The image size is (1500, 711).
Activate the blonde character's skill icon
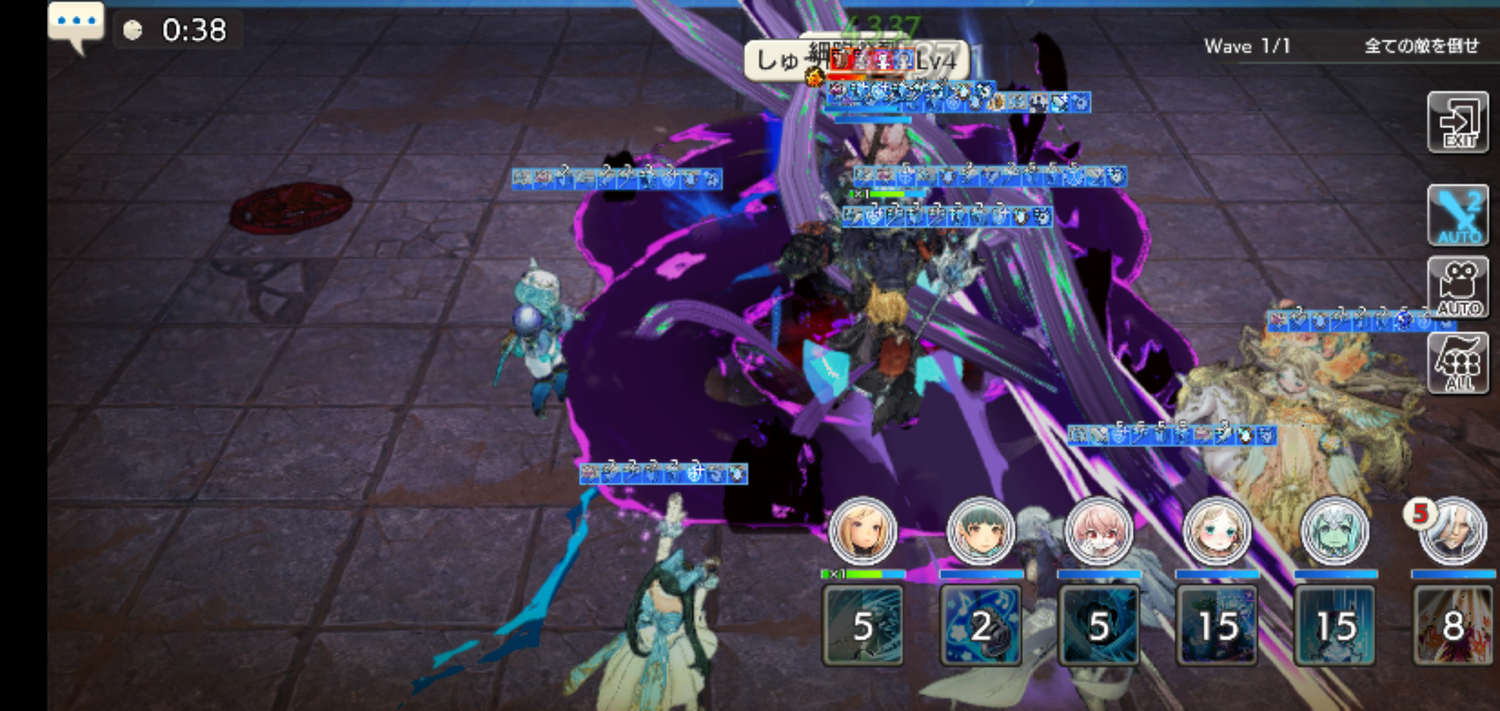863,625
